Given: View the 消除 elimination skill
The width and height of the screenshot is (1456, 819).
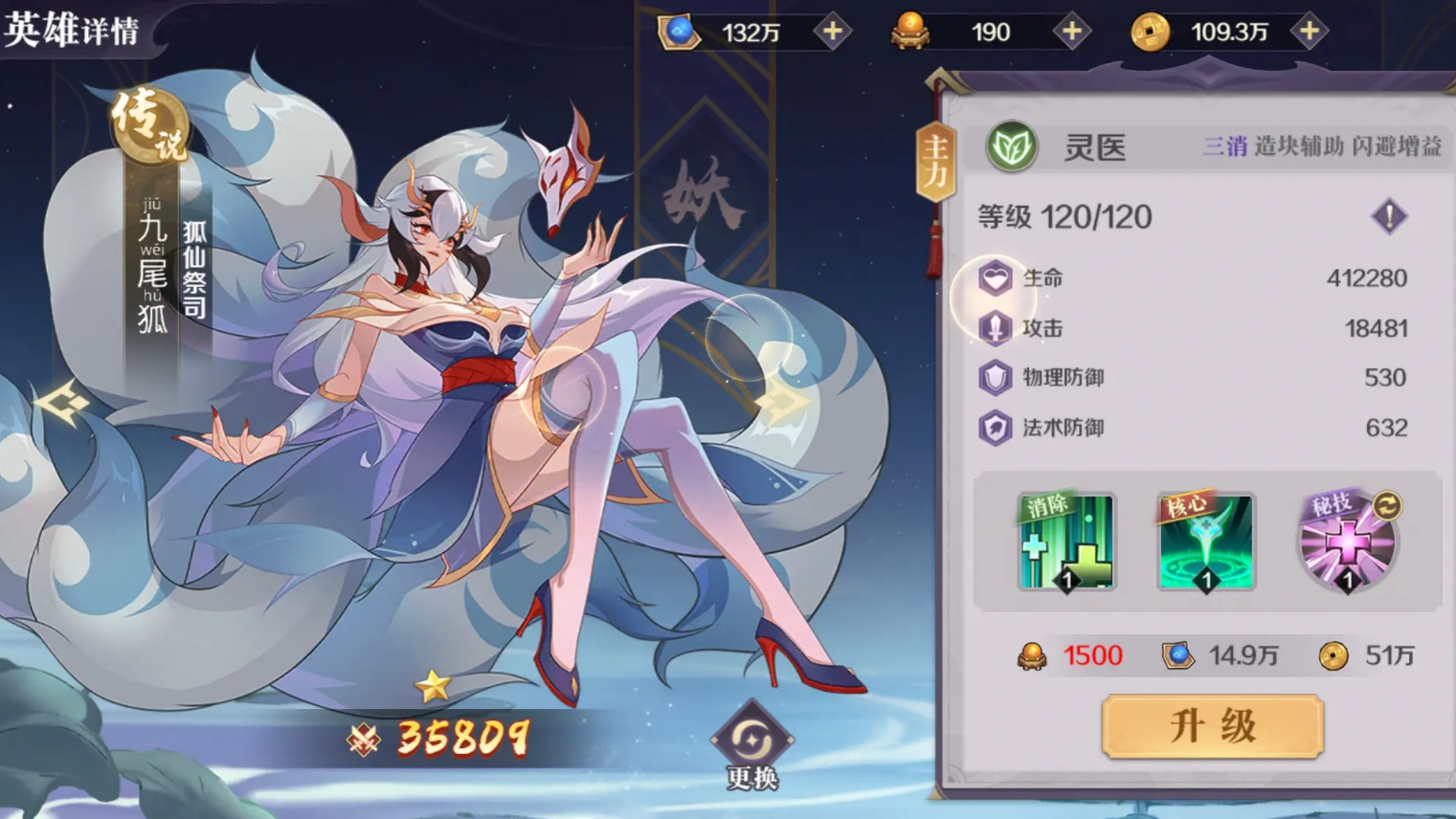Looking at the screenshot, I should point(1066,542).
